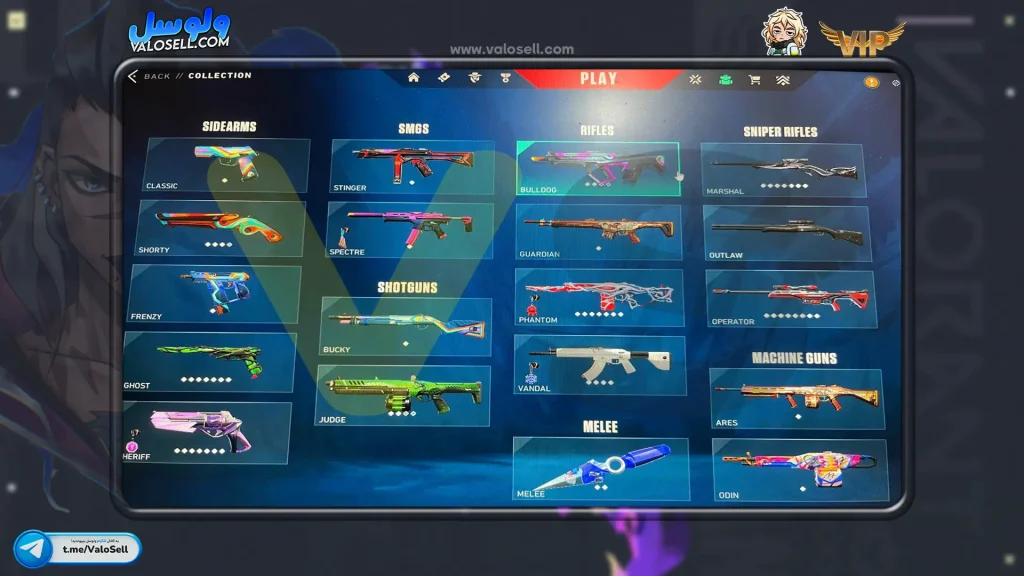Image resolution: width=1024 pixels, height=576 pixels.
Task: Open the home icon in the top bar
Action: [413, 78]
